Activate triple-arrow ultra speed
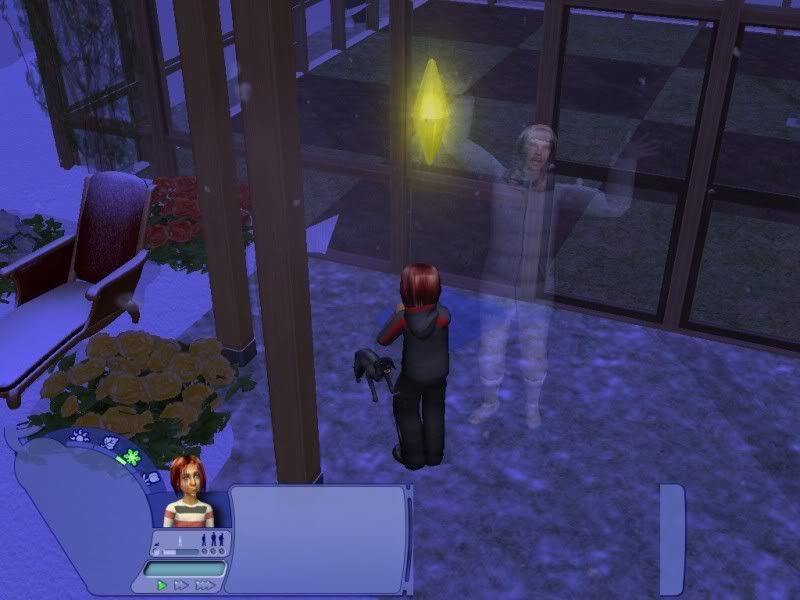800x600 pixels. pyautogui.click(x=204, y=585)
